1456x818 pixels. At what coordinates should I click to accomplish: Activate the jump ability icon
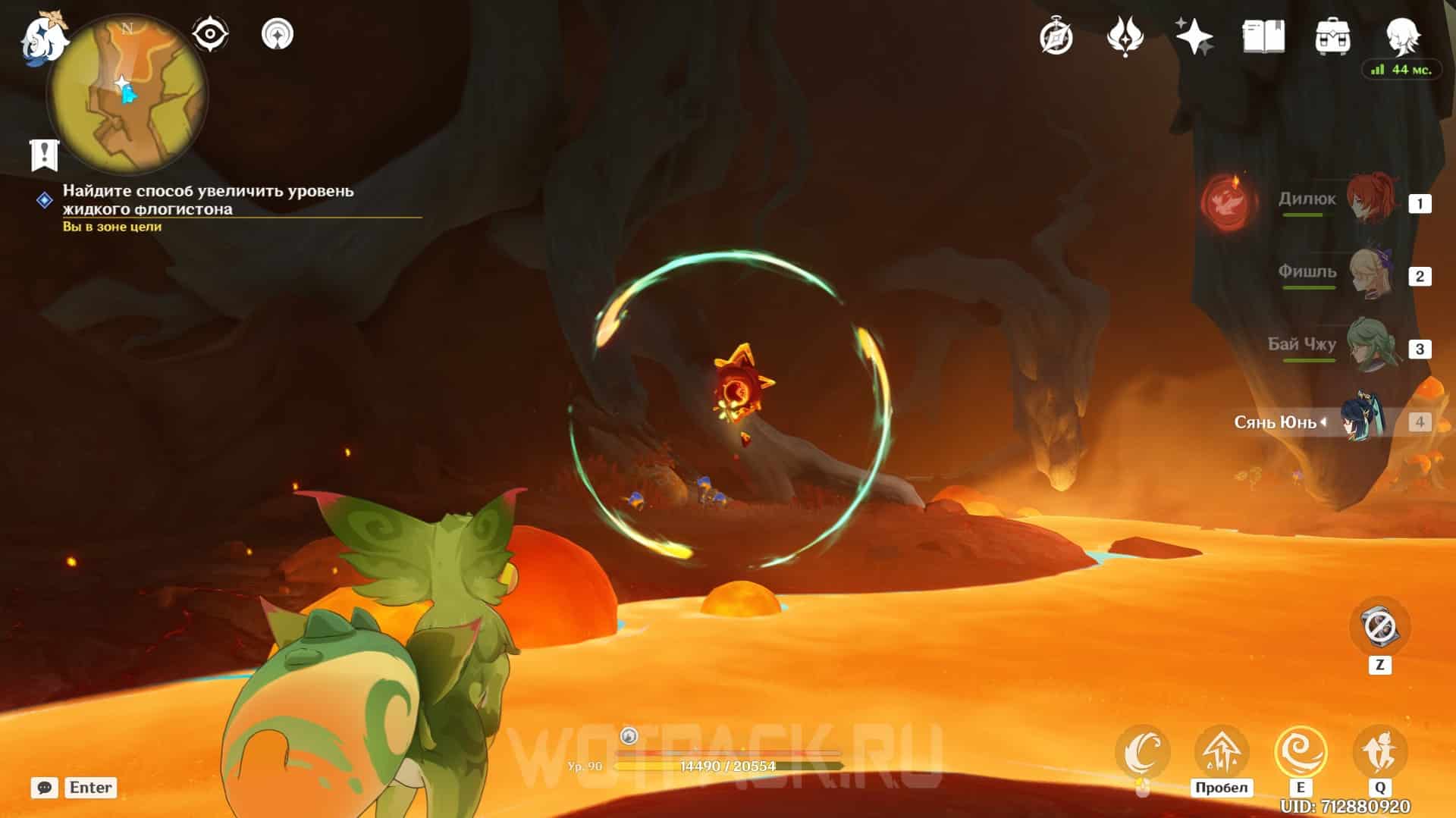pos(1221,752)
